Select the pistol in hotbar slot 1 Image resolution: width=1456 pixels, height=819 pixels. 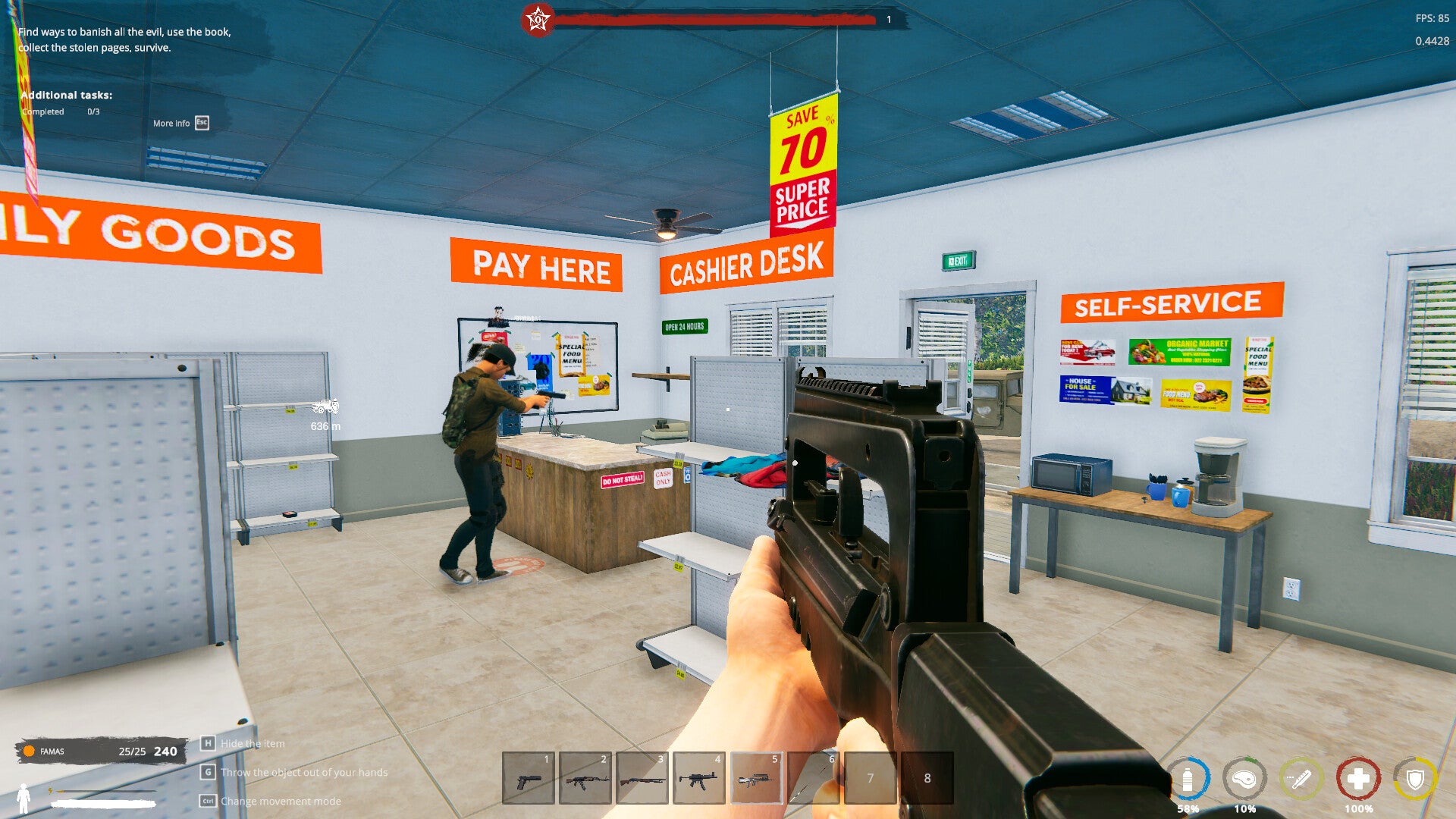click(x=529, y=778)
